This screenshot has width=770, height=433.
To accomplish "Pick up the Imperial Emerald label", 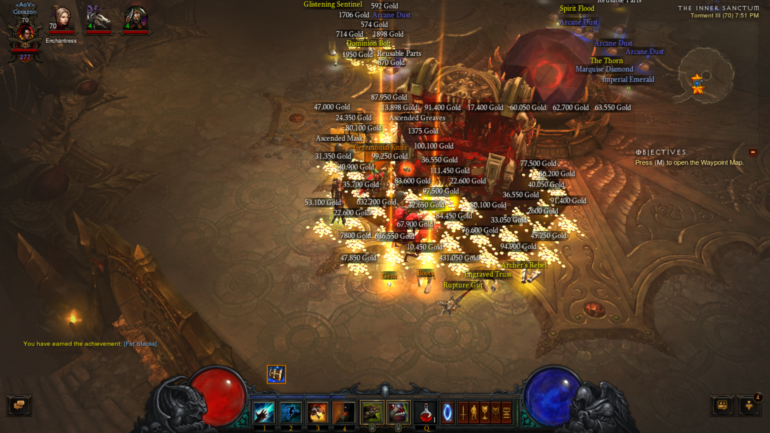I will pos(629,79).
